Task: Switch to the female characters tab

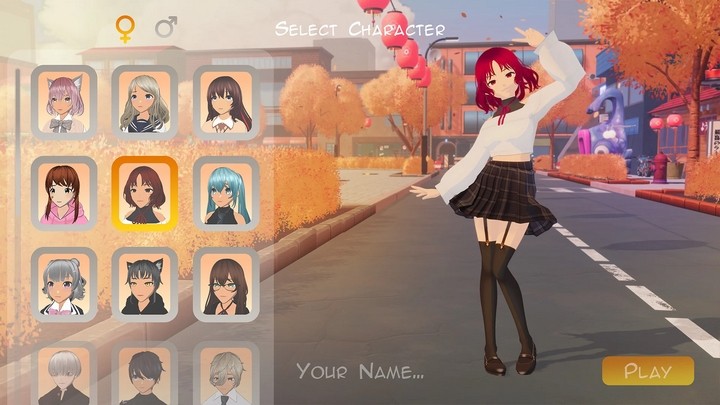Action: click(125, 28)
